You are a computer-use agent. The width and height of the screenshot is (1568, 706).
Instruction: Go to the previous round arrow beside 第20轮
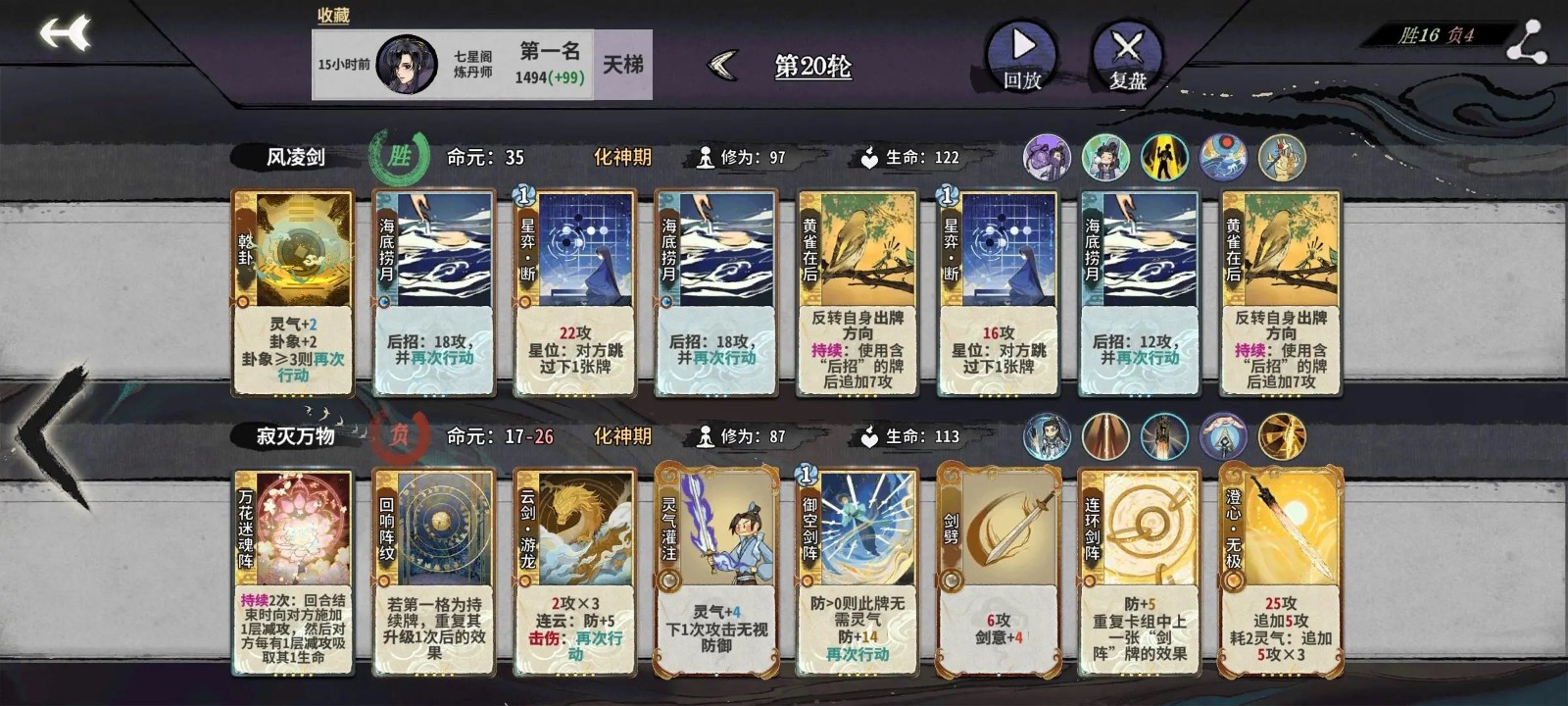[723, 66]
